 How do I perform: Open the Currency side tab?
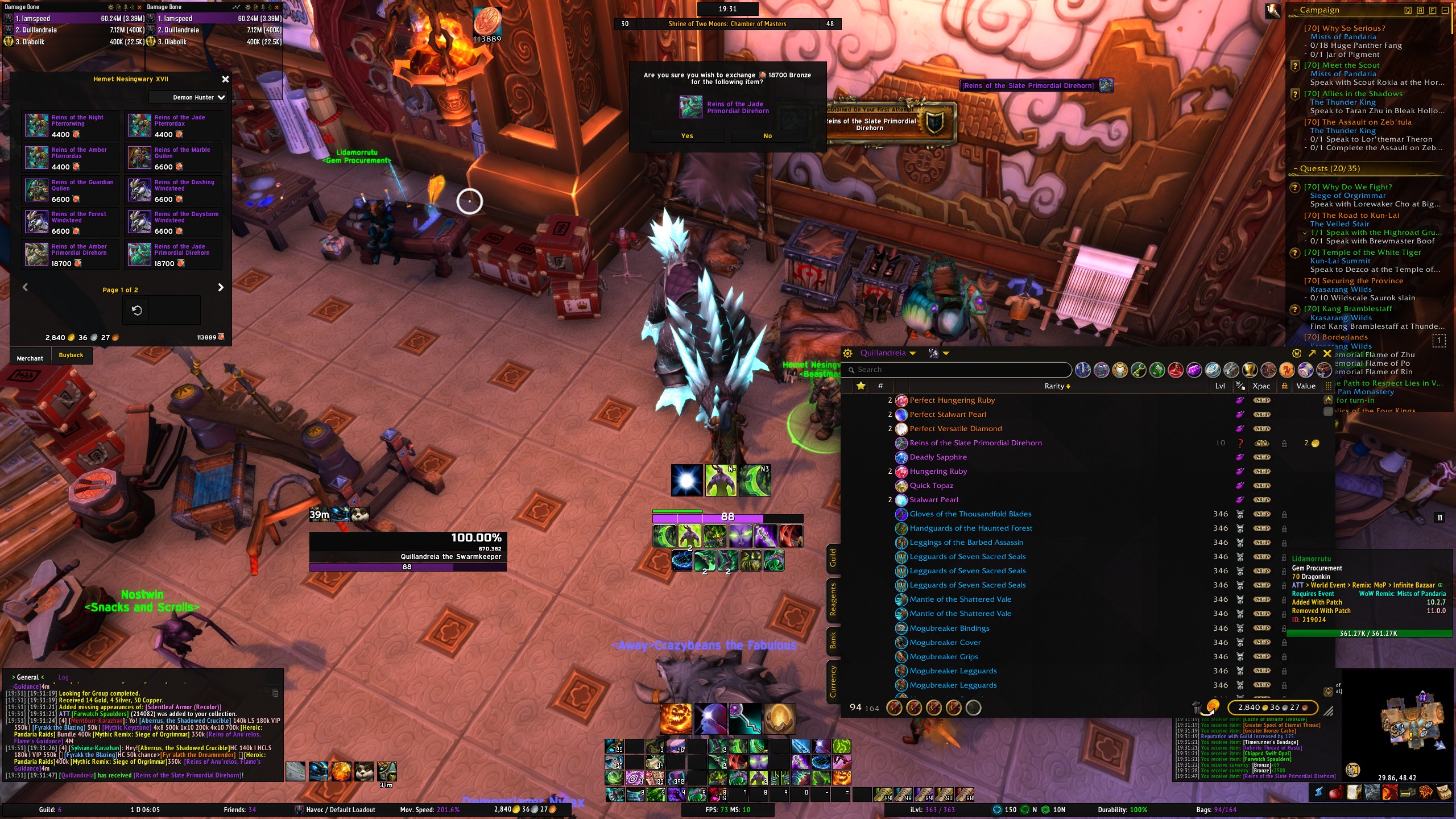coord(833,681)
